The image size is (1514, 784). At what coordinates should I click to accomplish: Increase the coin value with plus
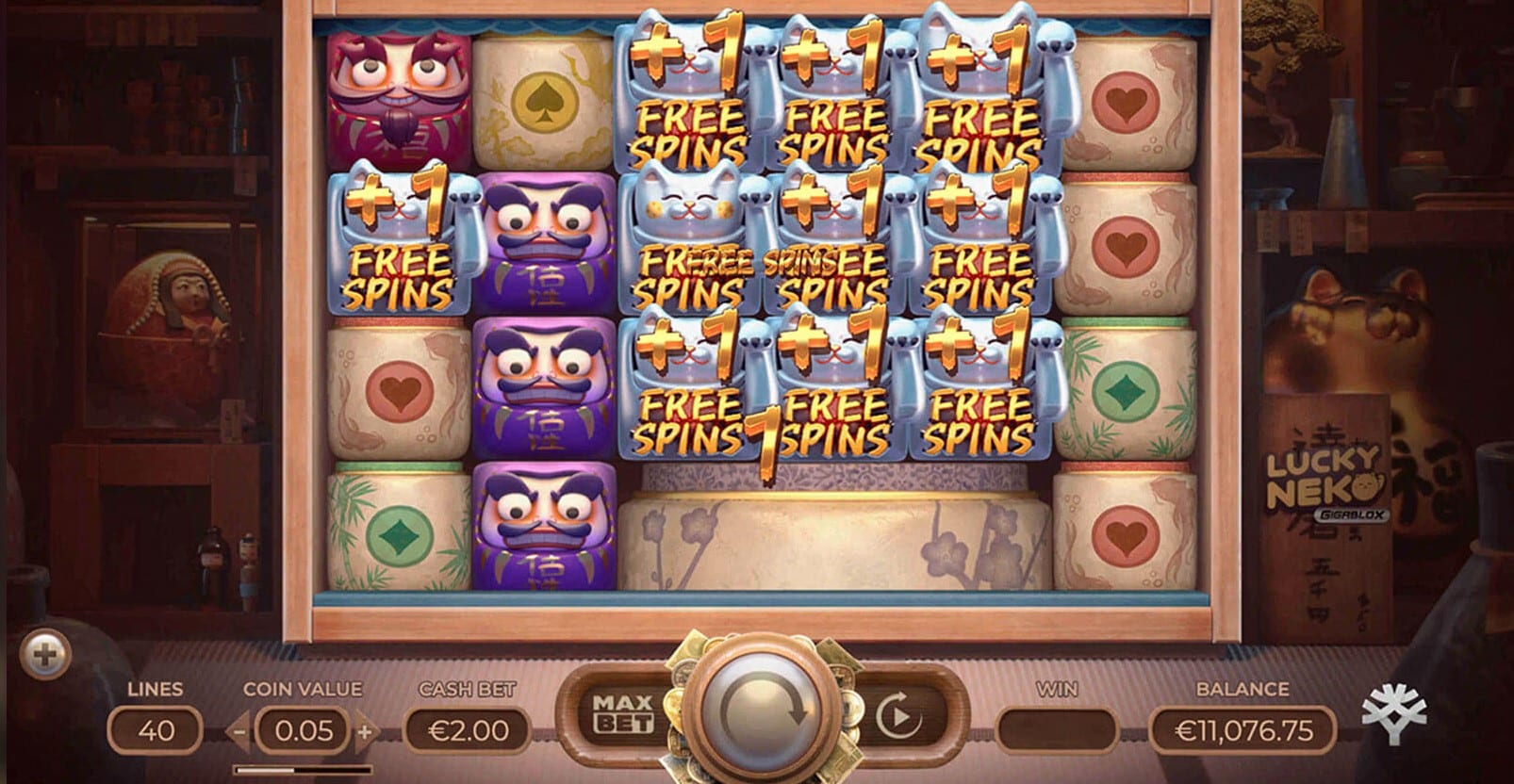(366, 730)
